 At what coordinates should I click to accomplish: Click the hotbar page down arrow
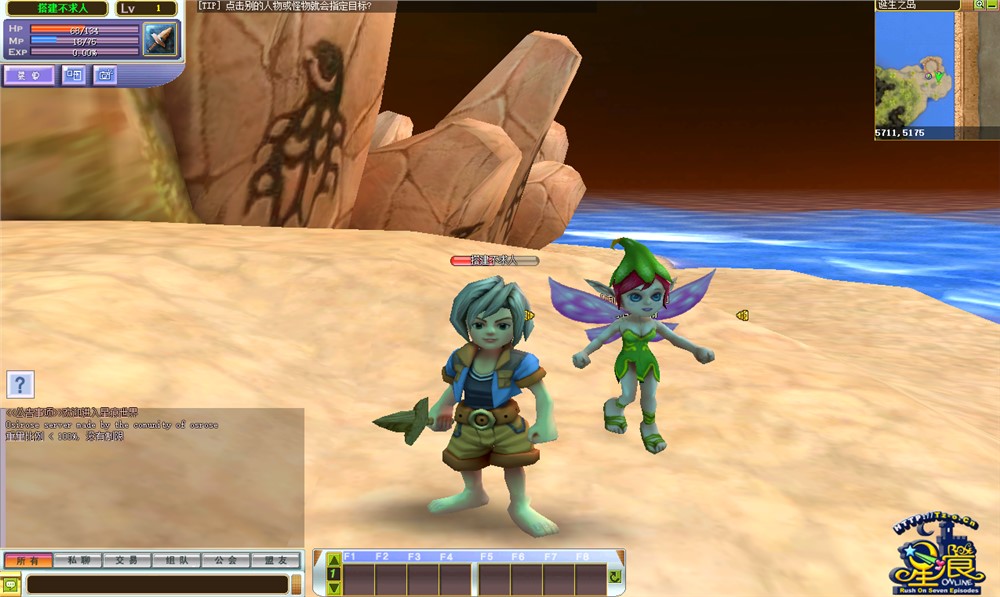(x=334, y=588)
